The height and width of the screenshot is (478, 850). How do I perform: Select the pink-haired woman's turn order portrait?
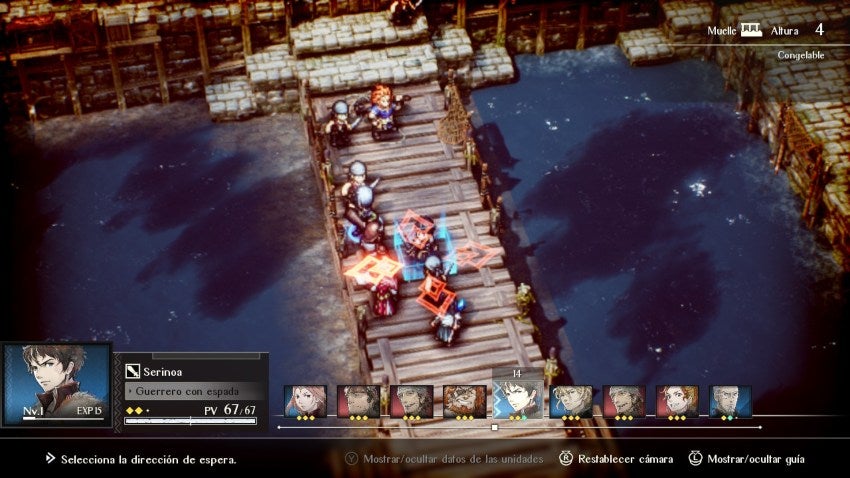tap(305, 400)
